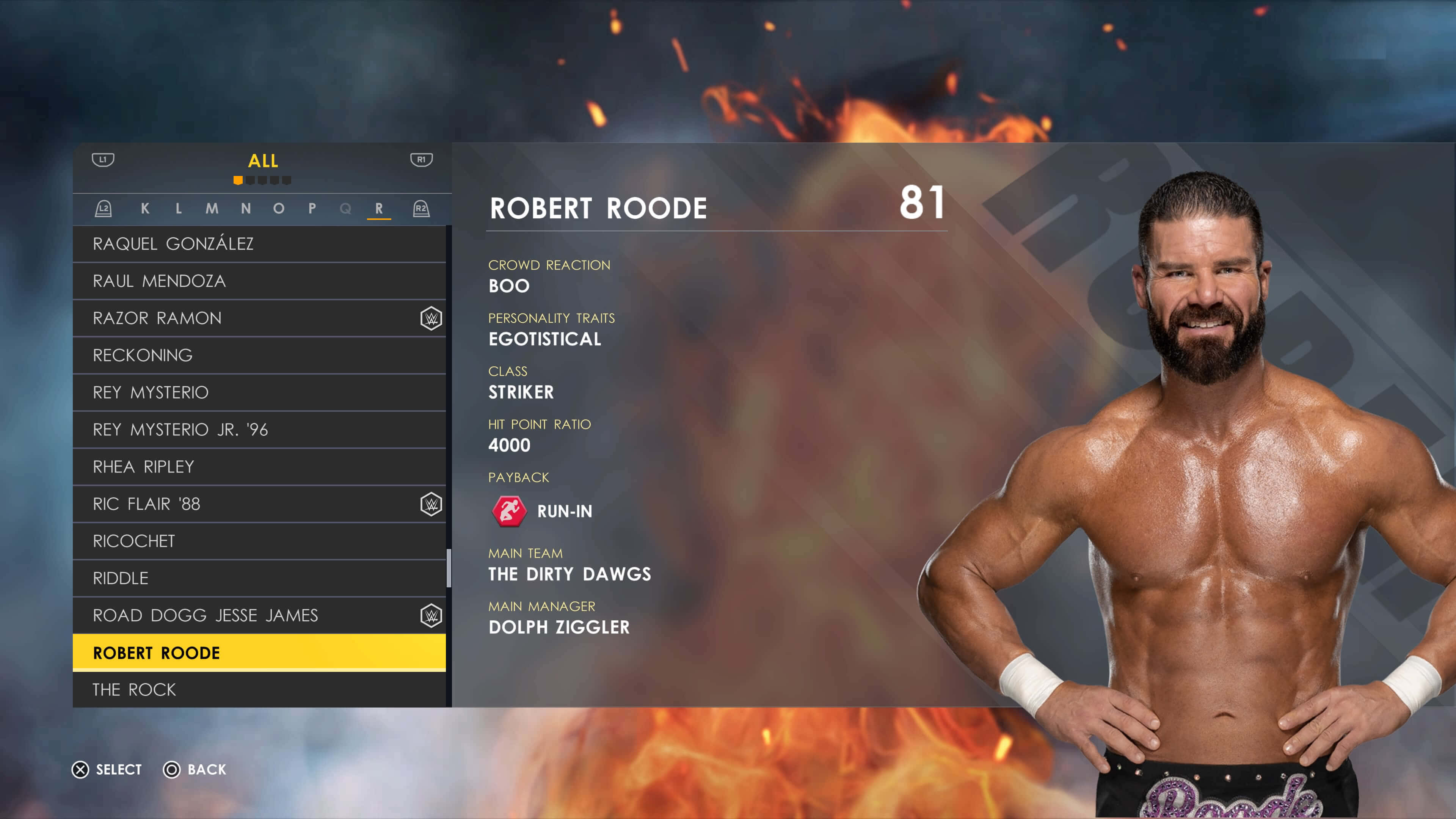Switch to the letter M filter
Screen dimensions: 1456x819
212,209
